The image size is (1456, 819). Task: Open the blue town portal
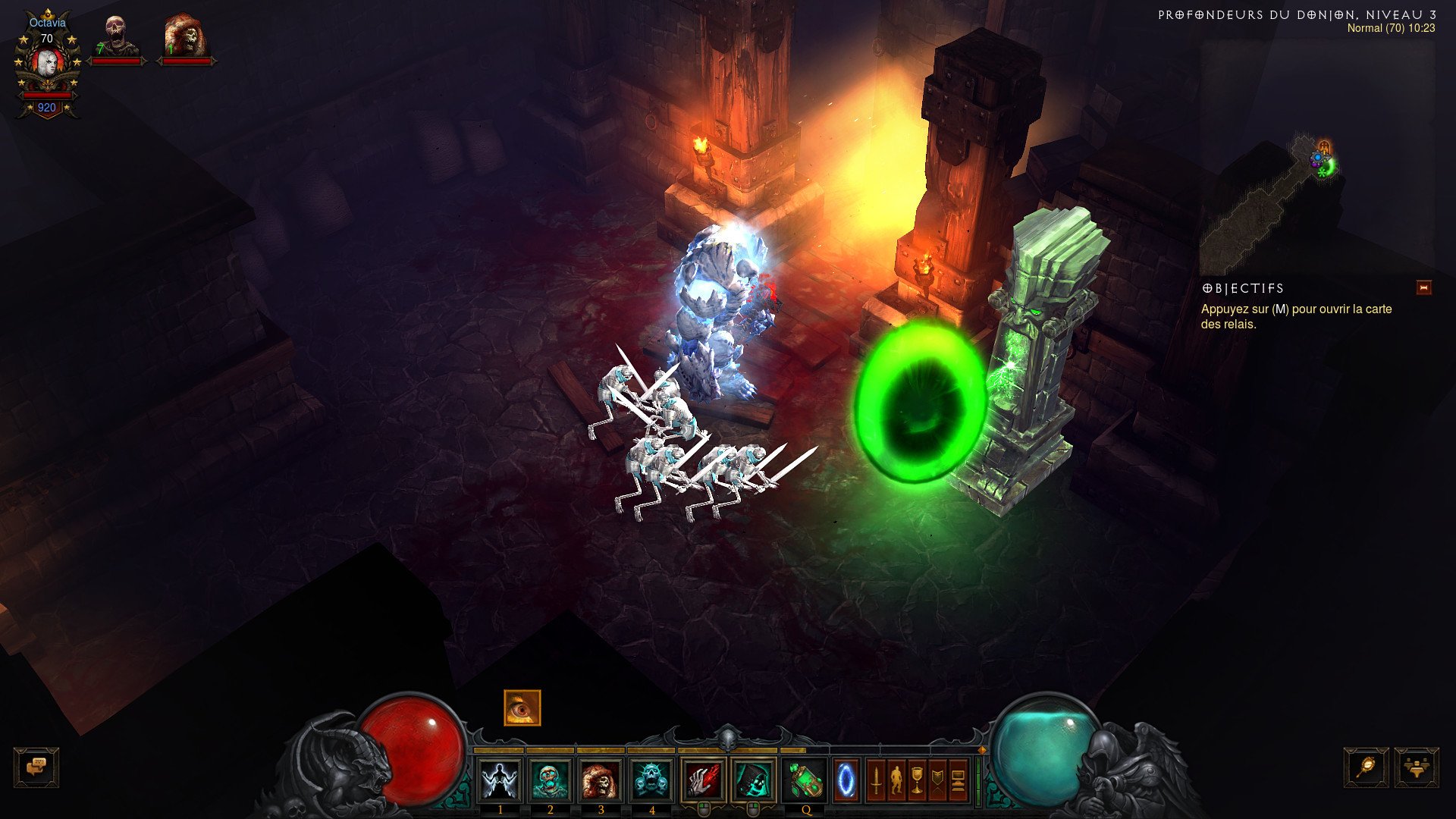[846, 780]
